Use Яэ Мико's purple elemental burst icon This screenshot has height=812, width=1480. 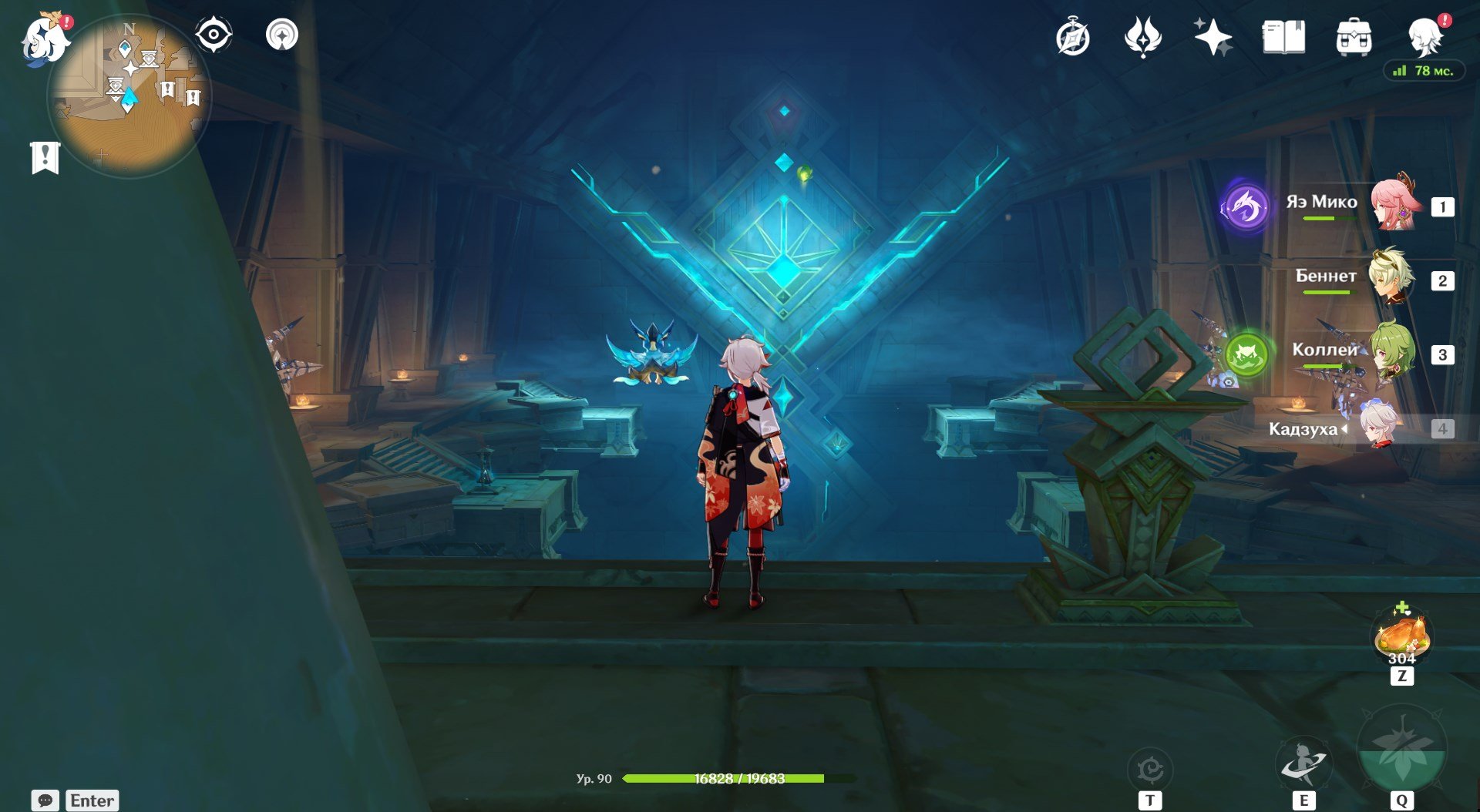1245,206
